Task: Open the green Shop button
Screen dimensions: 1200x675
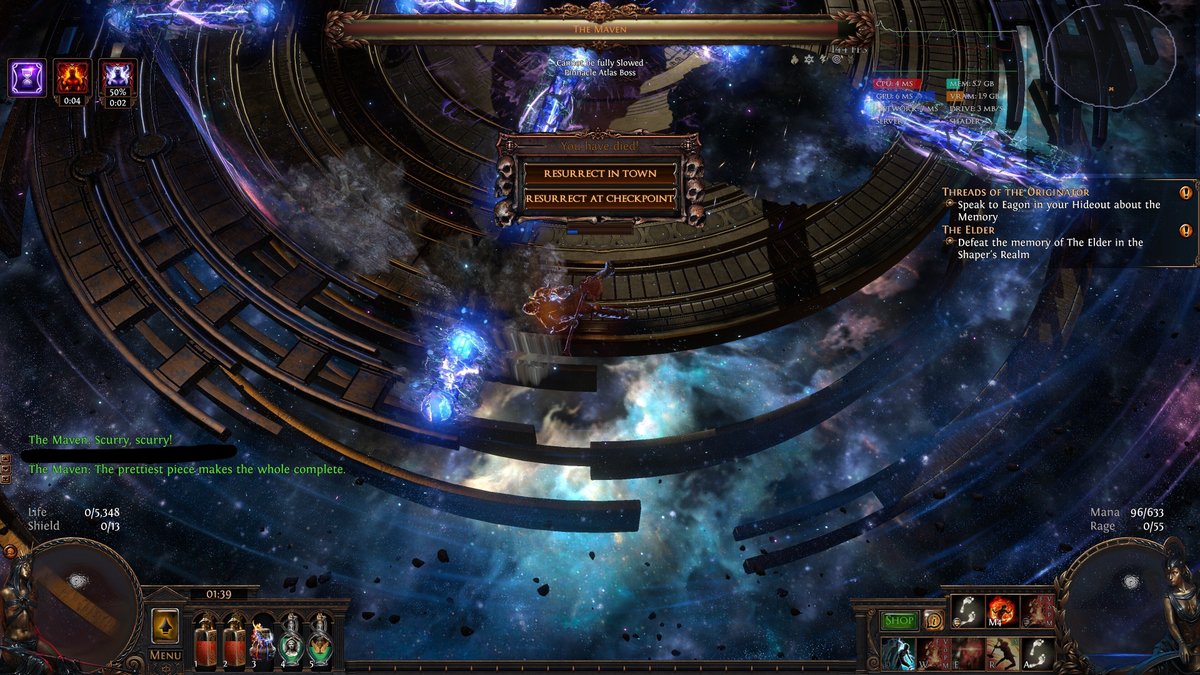Action: coord(899,621)
